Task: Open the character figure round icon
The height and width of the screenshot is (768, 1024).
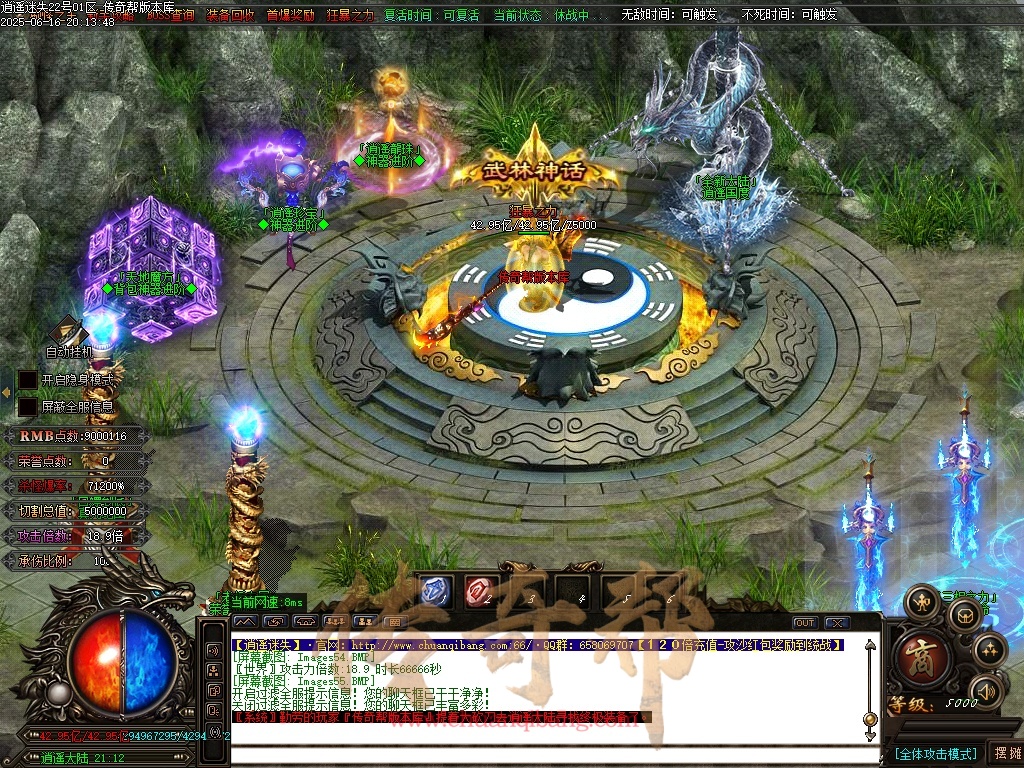Action: point(920,601)
